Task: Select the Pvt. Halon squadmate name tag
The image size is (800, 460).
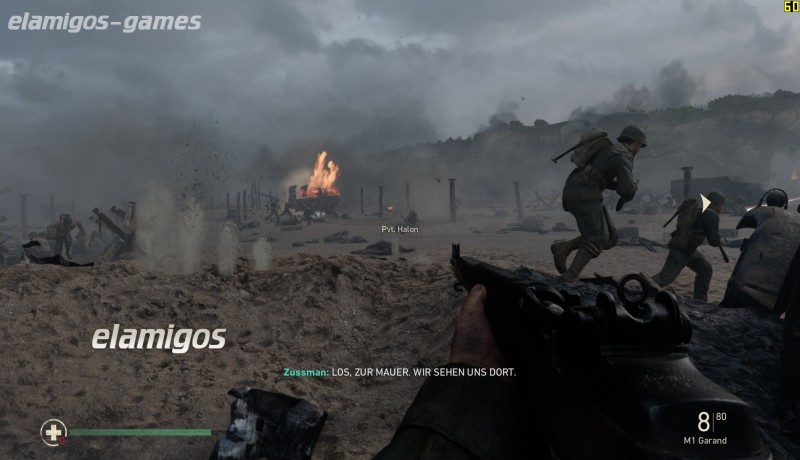Action: click(x=400, y=229)
